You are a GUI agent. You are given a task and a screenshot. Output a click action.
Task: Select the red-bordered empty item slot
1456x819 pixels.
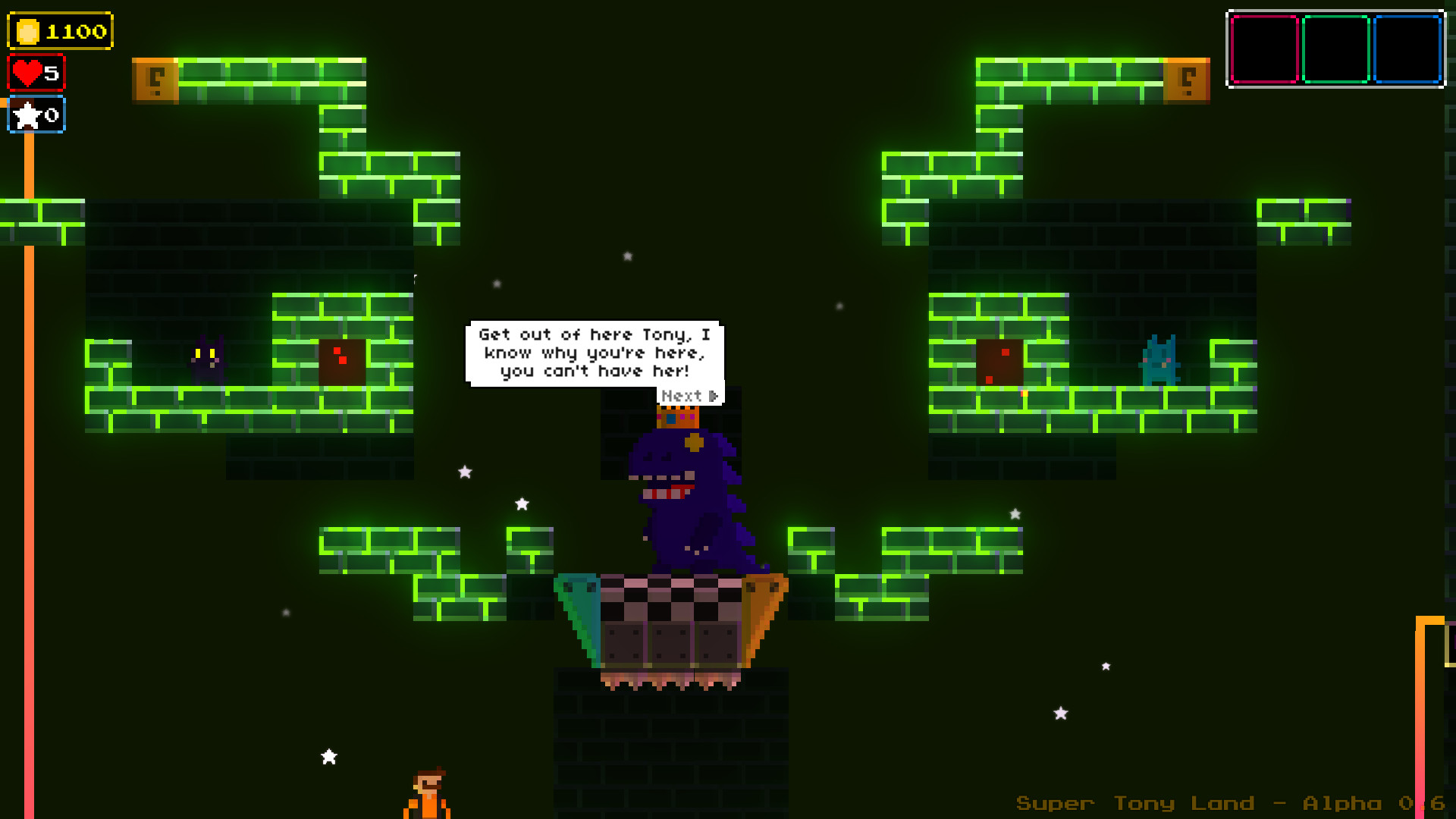pyautogui.click(x=1264, y=49)
